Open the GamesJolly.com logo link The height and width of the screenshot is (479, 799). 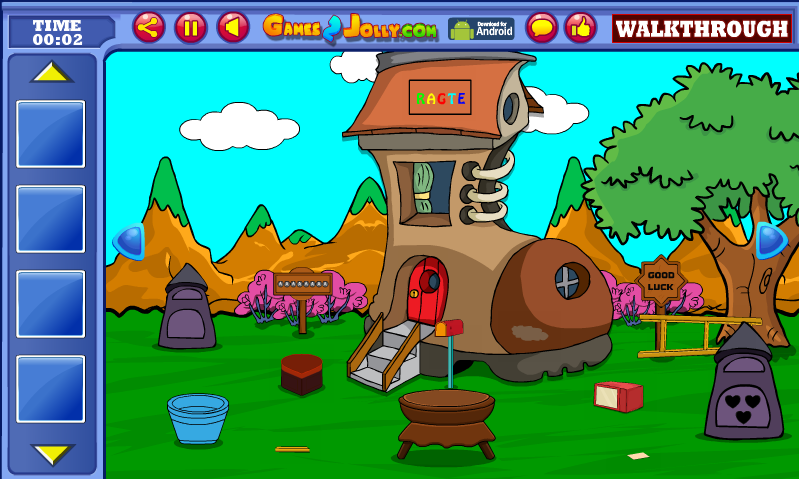click(x=350, y=28)
